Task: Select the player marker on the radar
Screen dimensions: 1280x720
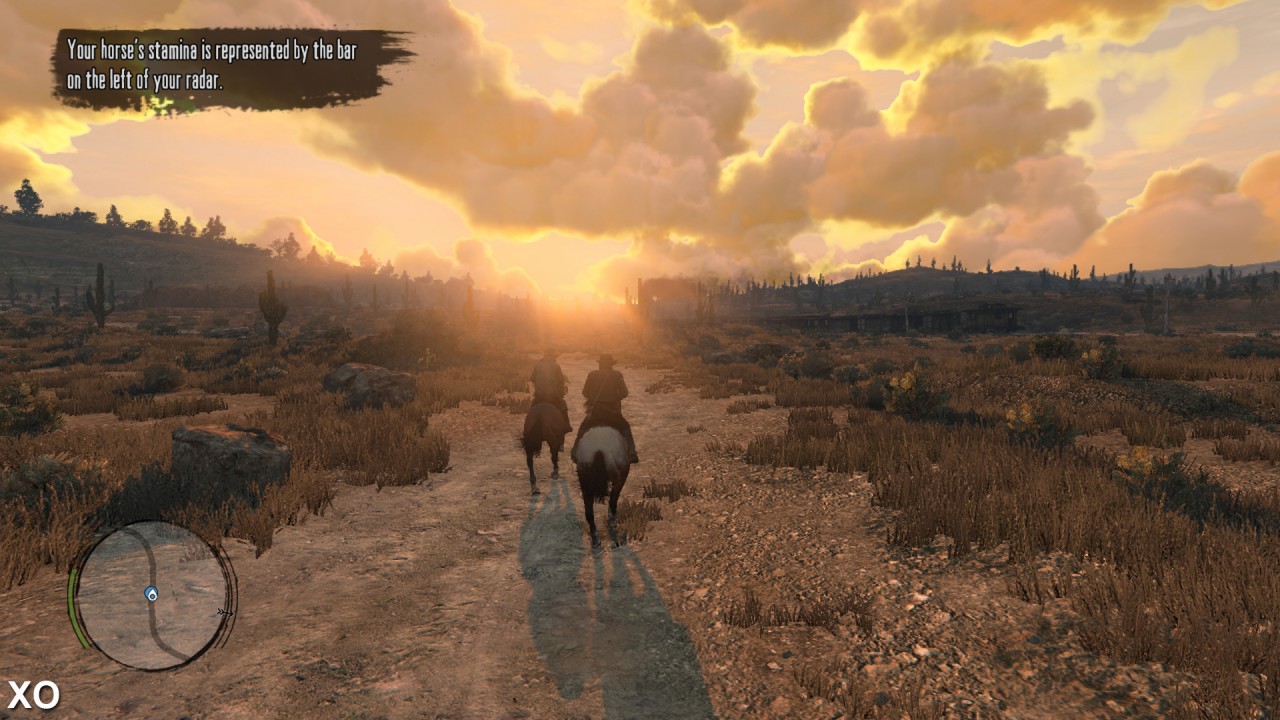Action: (x=151, y=594)
